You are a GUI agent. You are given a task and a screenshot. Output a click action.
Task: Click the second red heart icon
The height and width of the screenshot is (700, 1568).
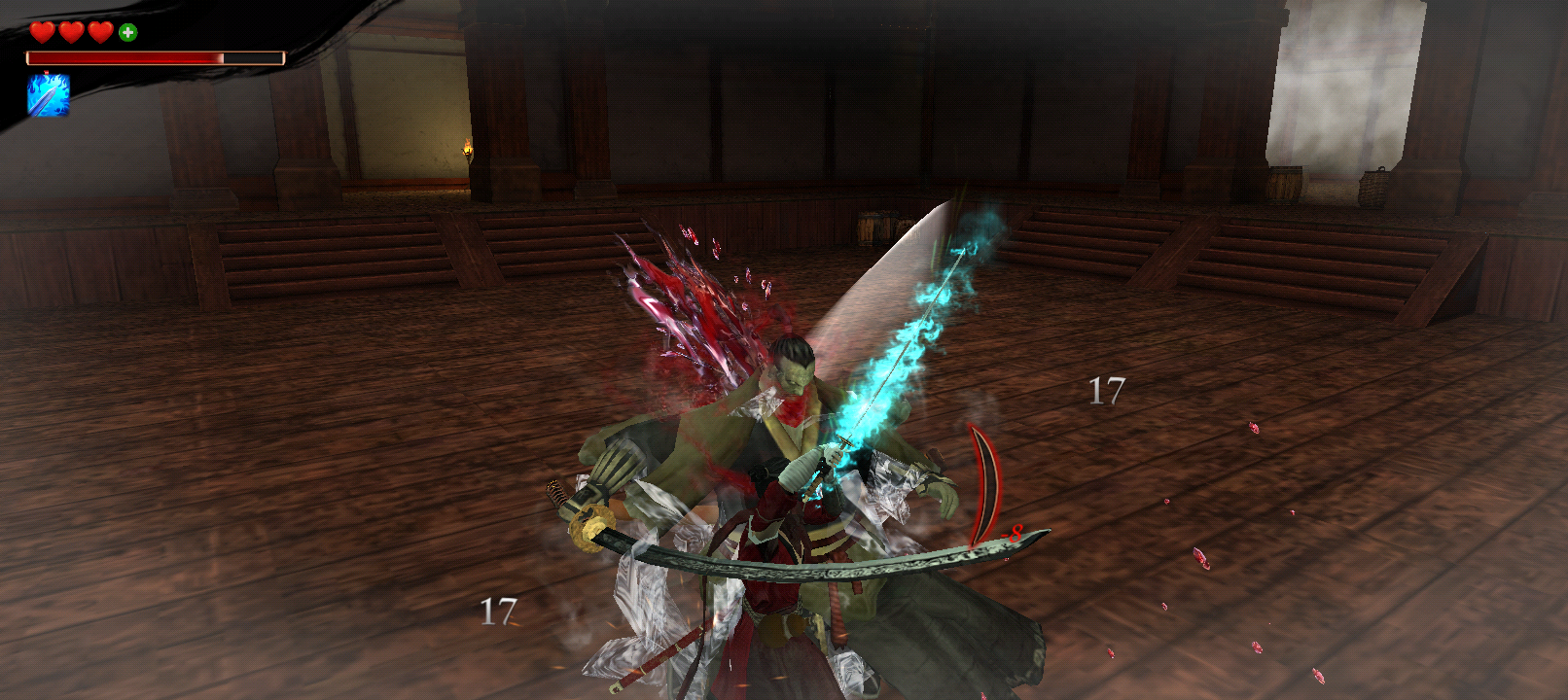70,32
